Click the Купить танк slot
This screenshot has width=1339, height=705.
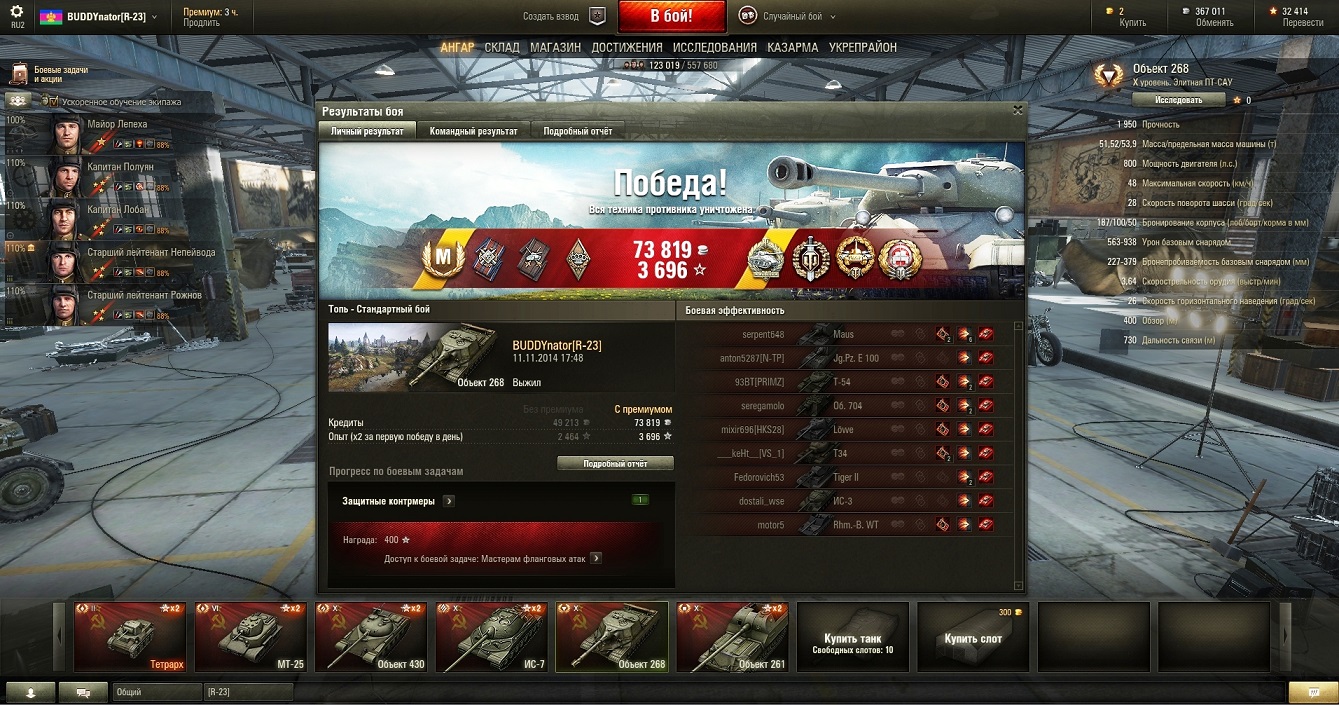tap(852, 636)
